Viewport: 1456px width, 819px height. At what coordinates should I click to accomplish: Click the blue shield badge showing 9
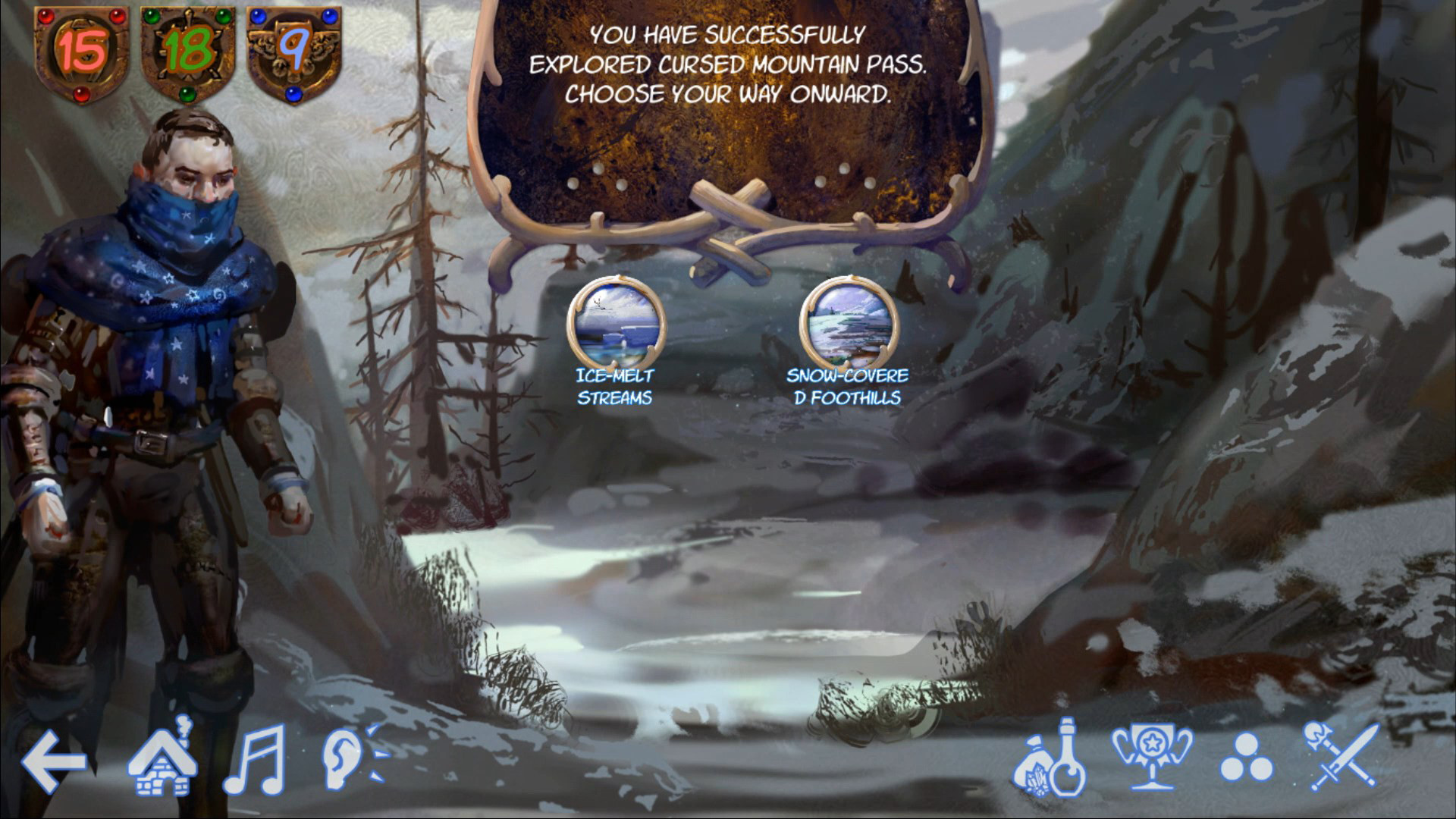pyautogui.click(x=290, y=47)
